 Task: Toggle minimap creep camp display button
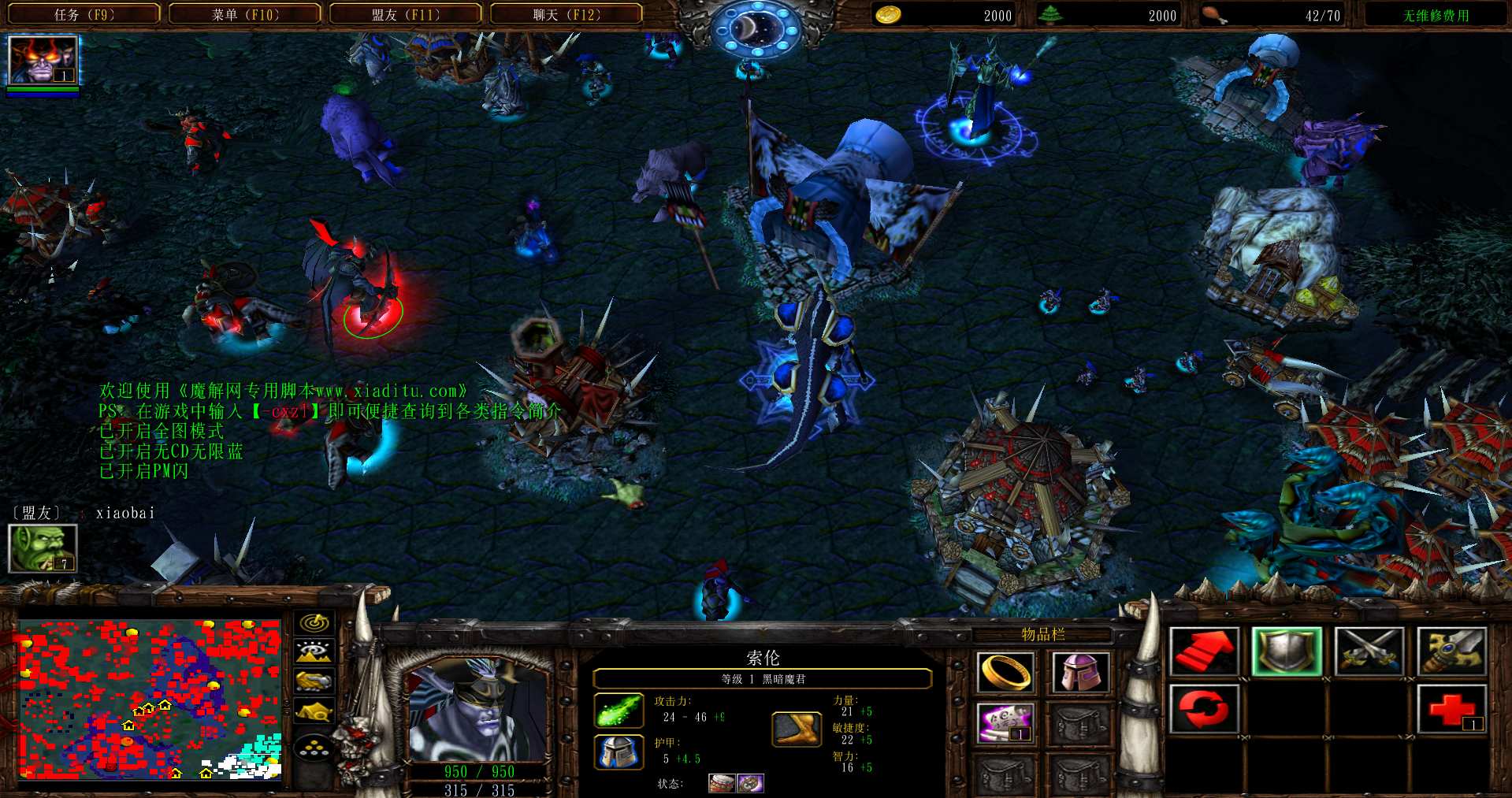(314, 711)
